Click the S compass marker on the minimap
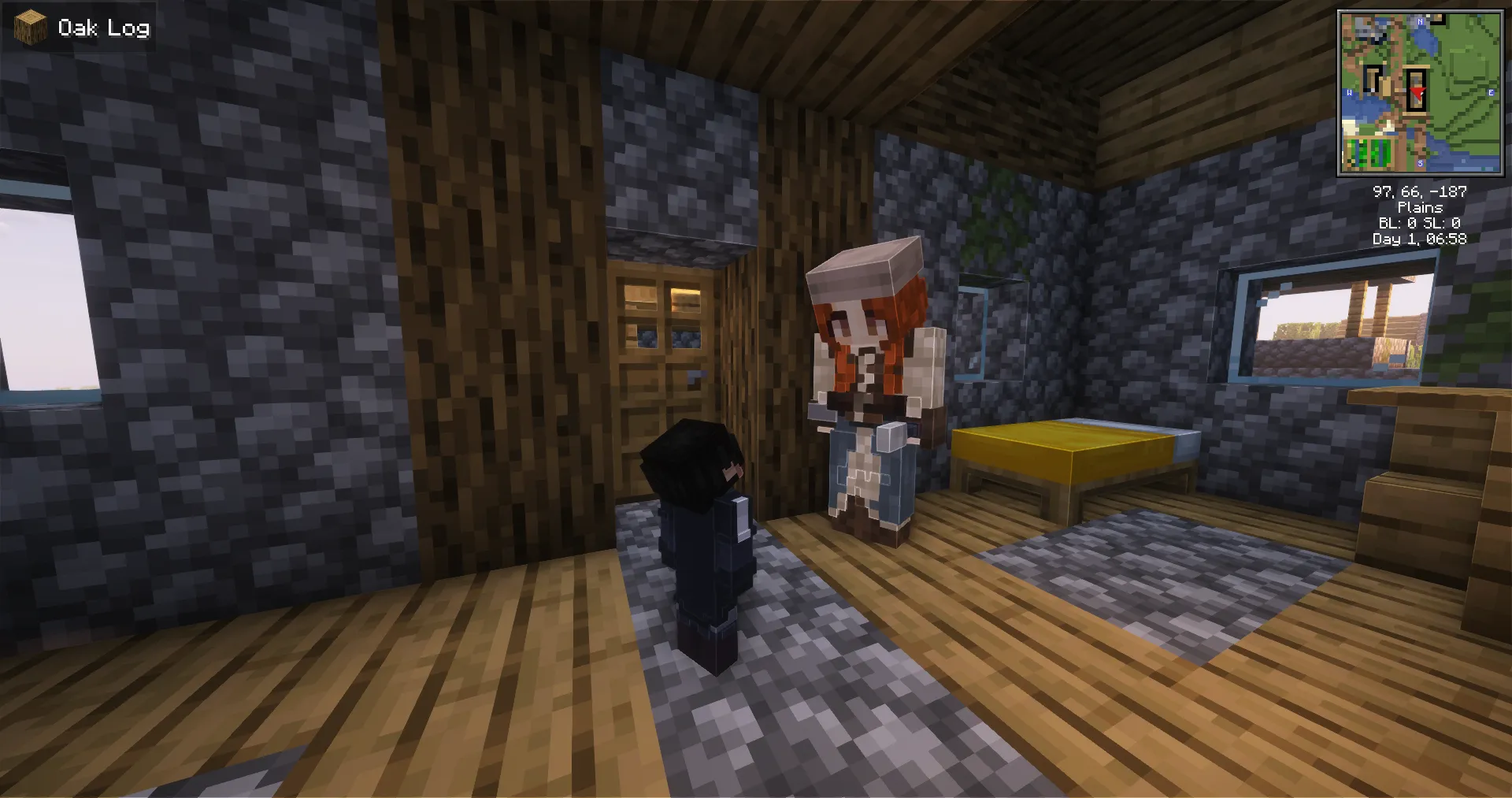Screen dimensions: 1512x798 [x=1420, y=162]
